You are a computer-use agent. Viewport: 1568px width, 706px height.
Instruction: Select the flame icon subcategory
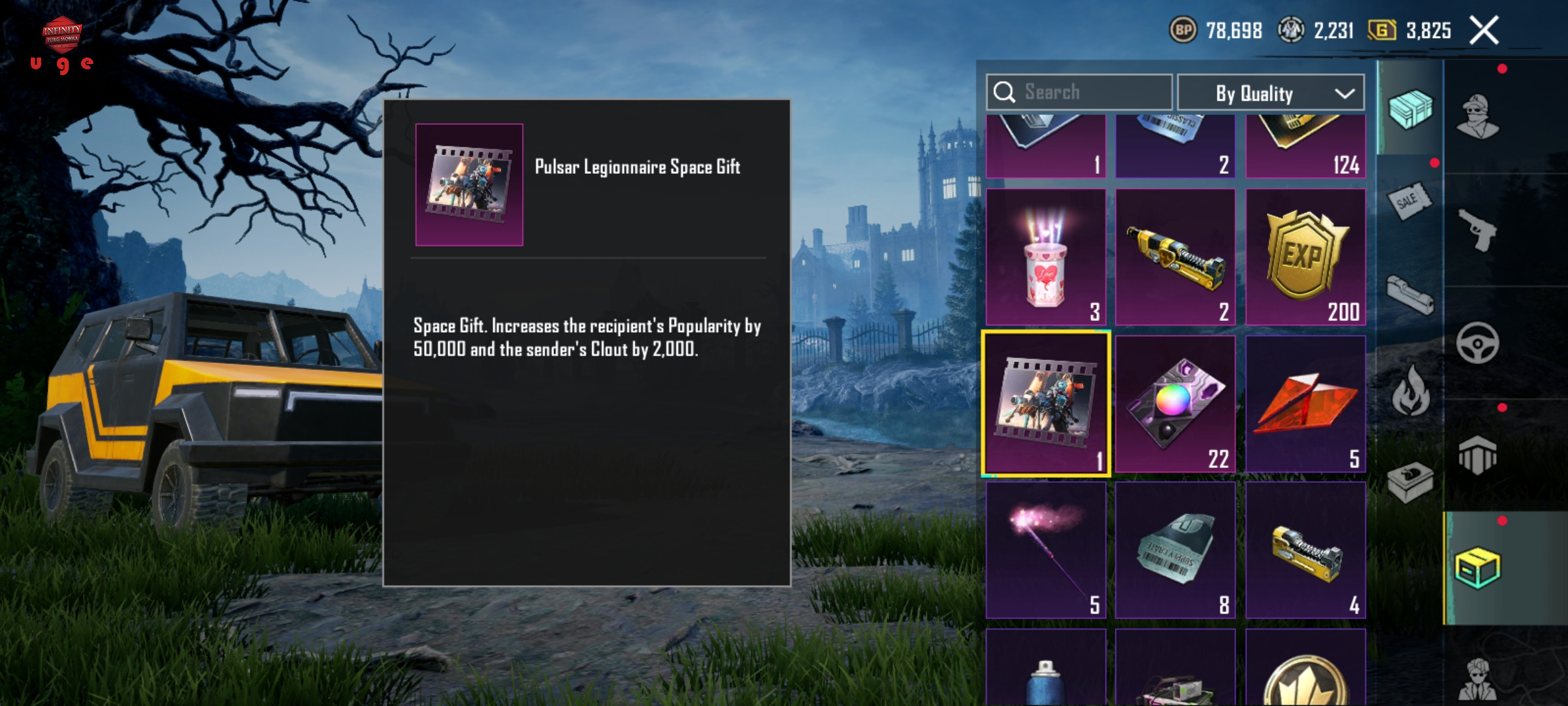coord(1410,391)
